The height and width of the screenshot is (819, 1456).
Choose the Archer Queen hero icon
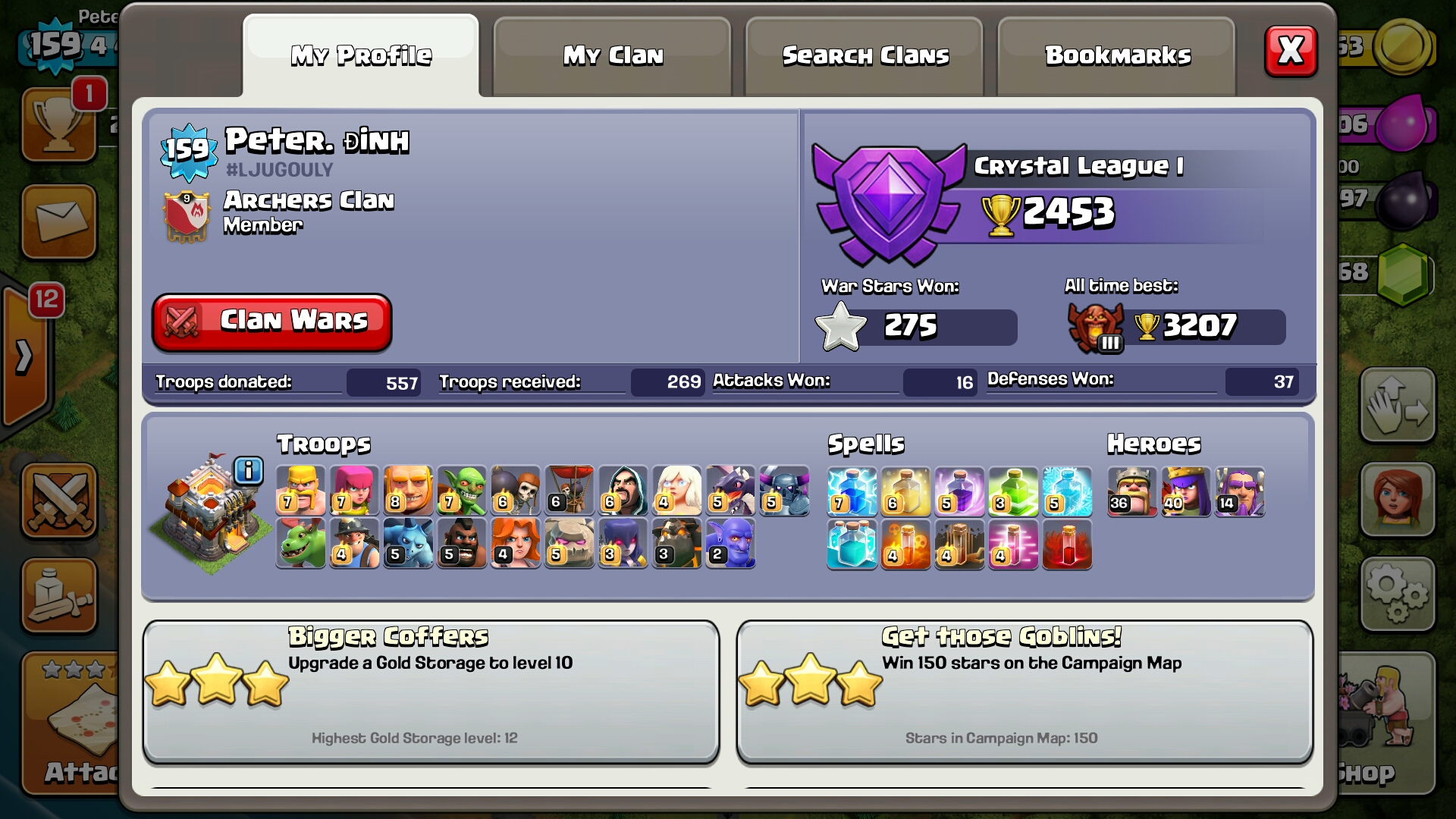click(x=1185, y=491)
